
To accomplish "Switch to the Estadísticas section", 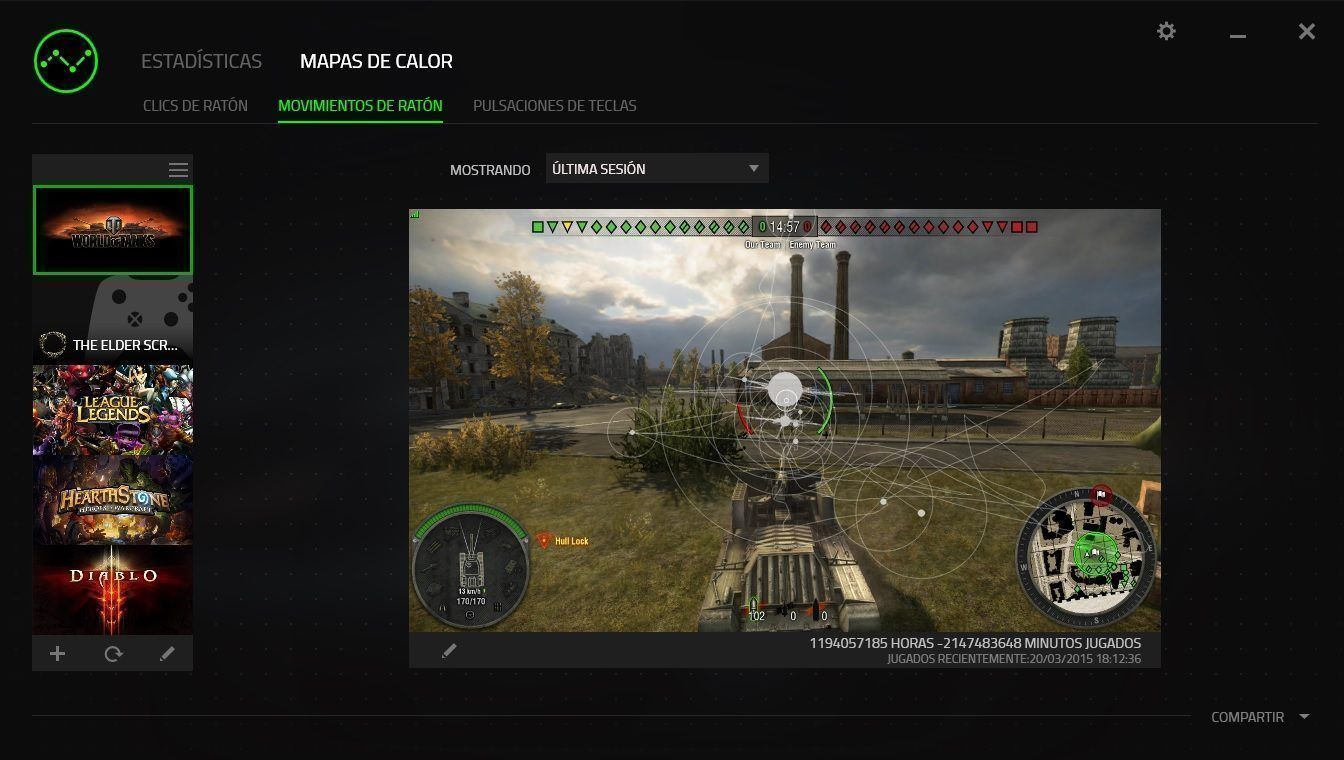I will [x=201, y=61].
